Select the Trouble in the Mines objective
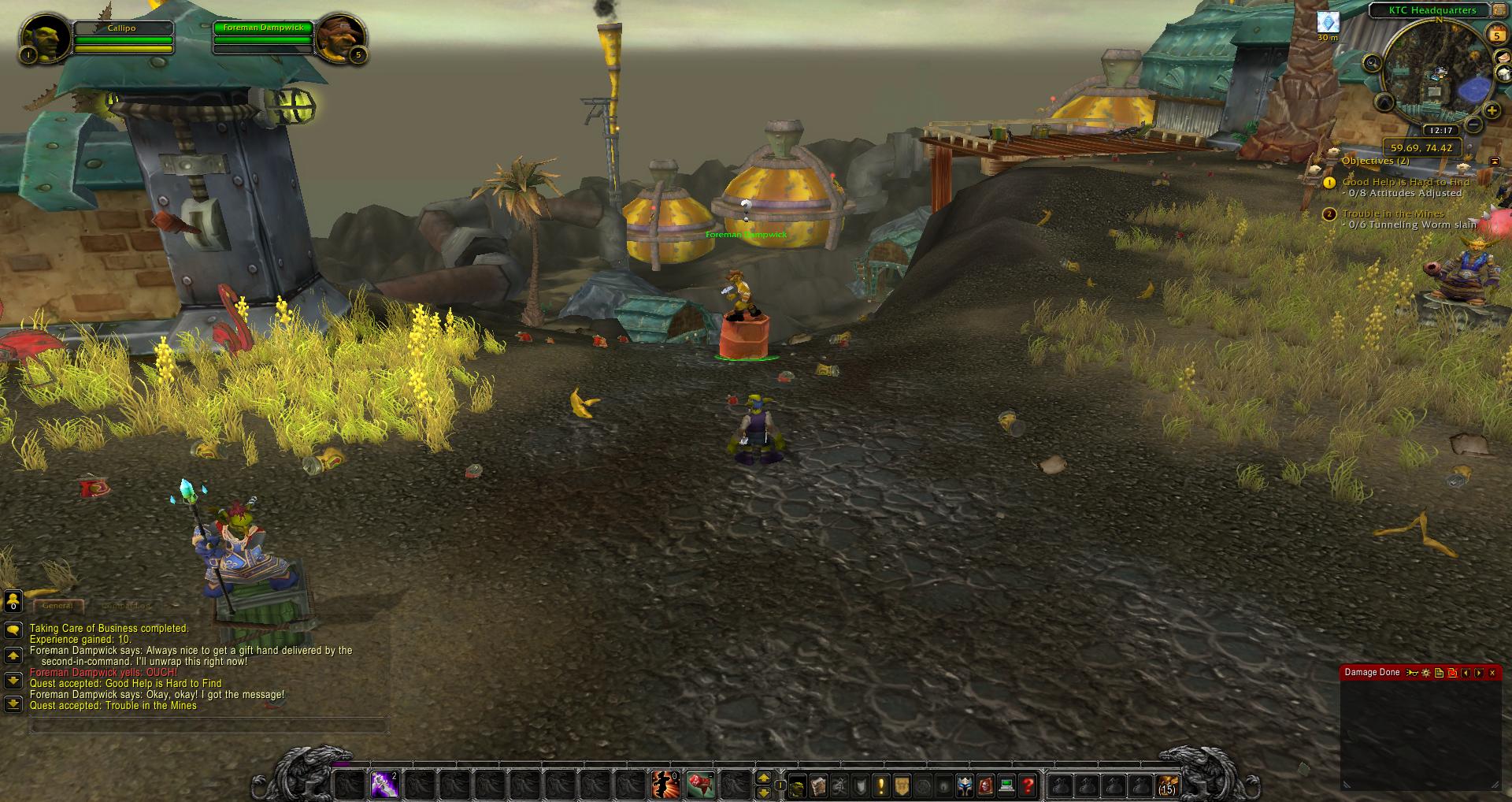The height and width of the screenshot is (802, 1512). [x=1393, y=213]
